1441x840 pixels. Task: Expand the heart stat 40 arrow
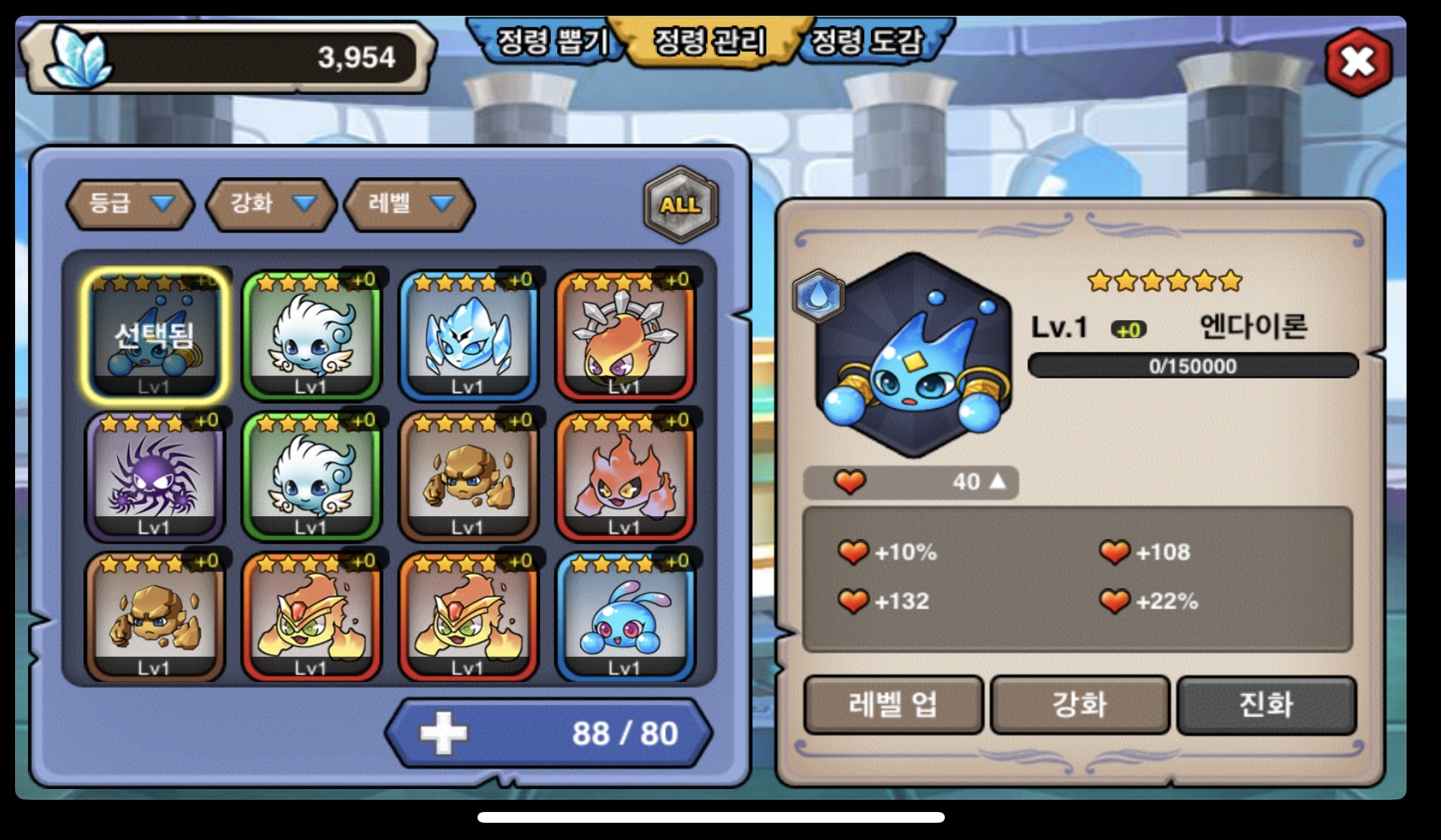click(x=998, y=482)
